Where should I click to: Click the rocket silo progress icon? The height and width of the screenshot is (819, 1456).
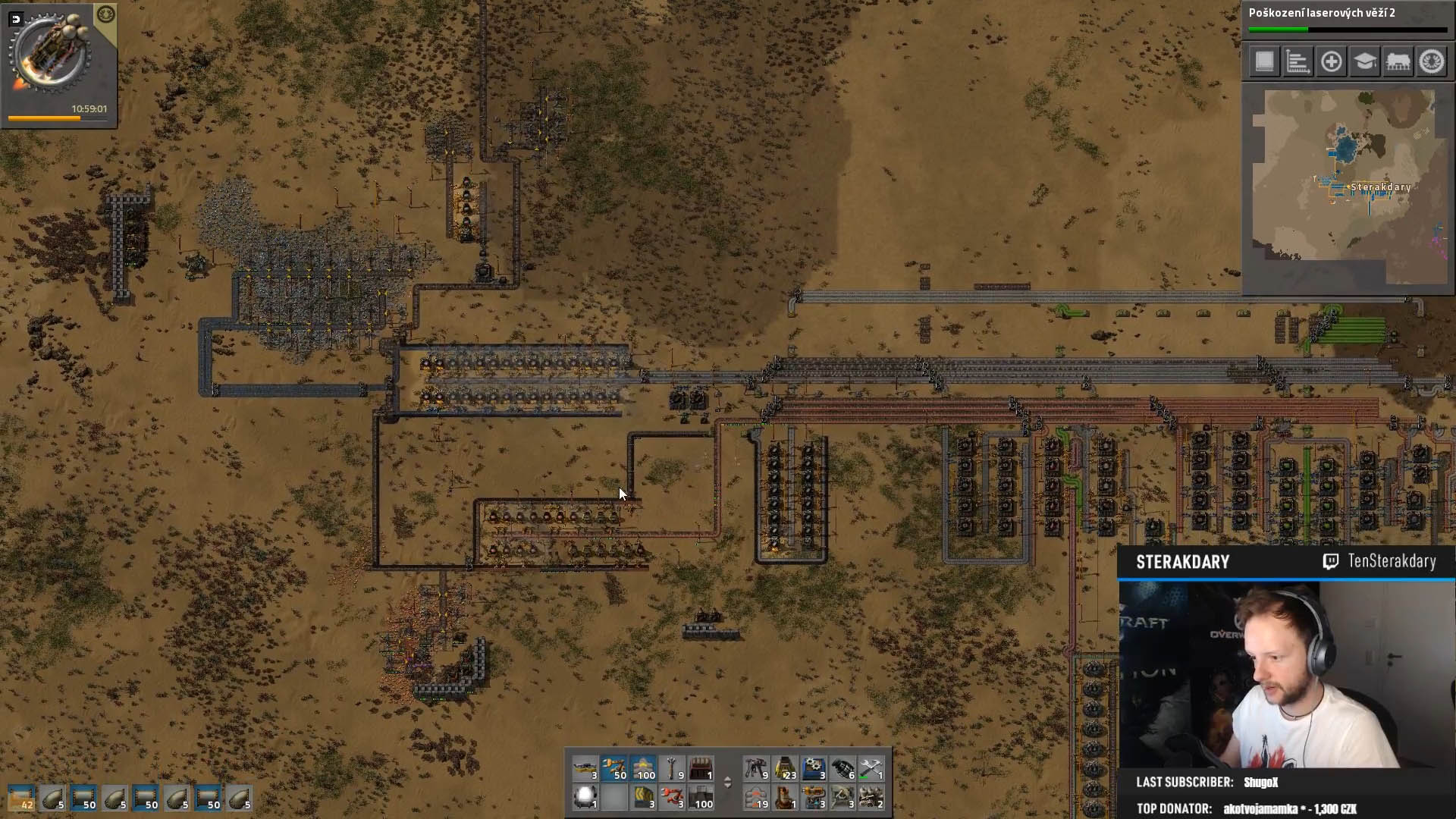coord(50,55)
